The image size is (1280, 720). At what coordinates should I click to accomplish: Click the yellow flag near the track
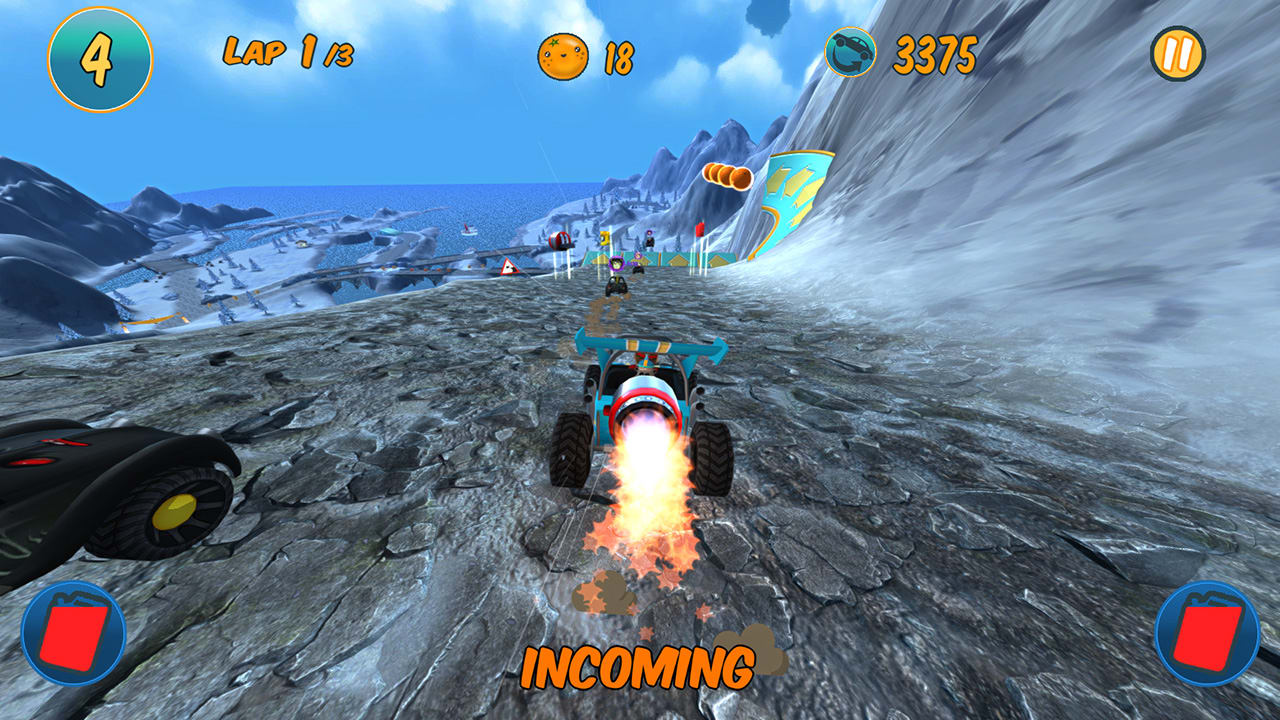604,237
